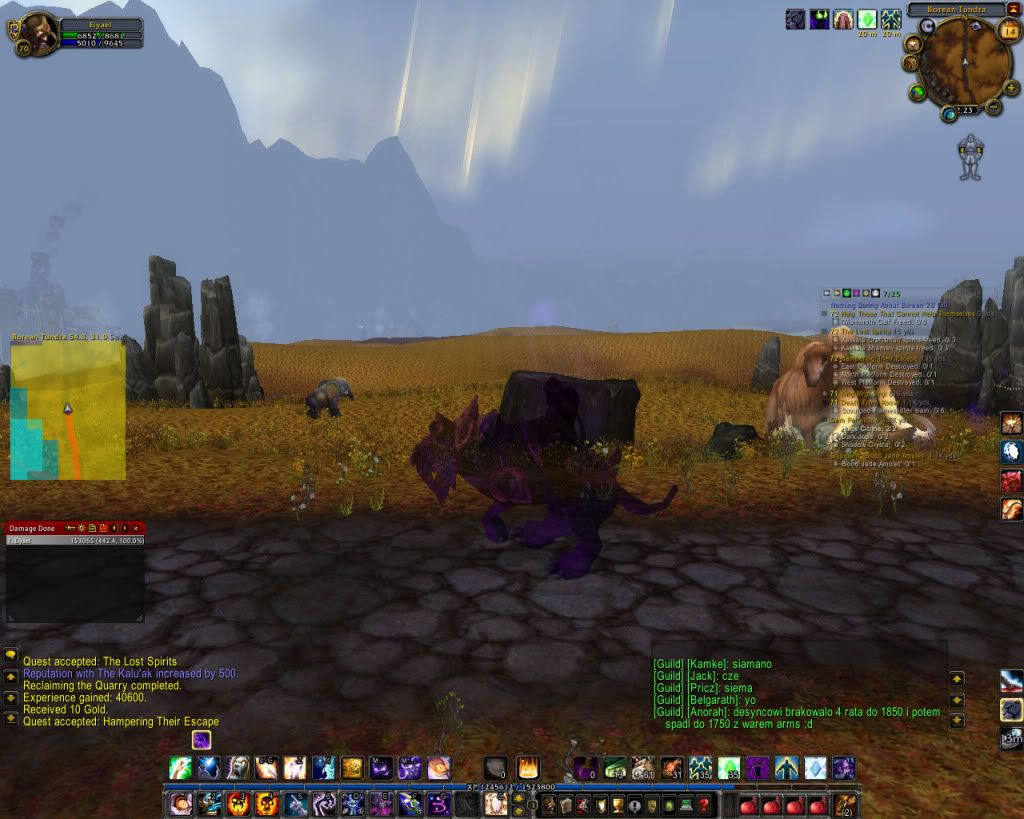Open the golden trophy achievements button
1024x819 pixels.
[619, 804]
